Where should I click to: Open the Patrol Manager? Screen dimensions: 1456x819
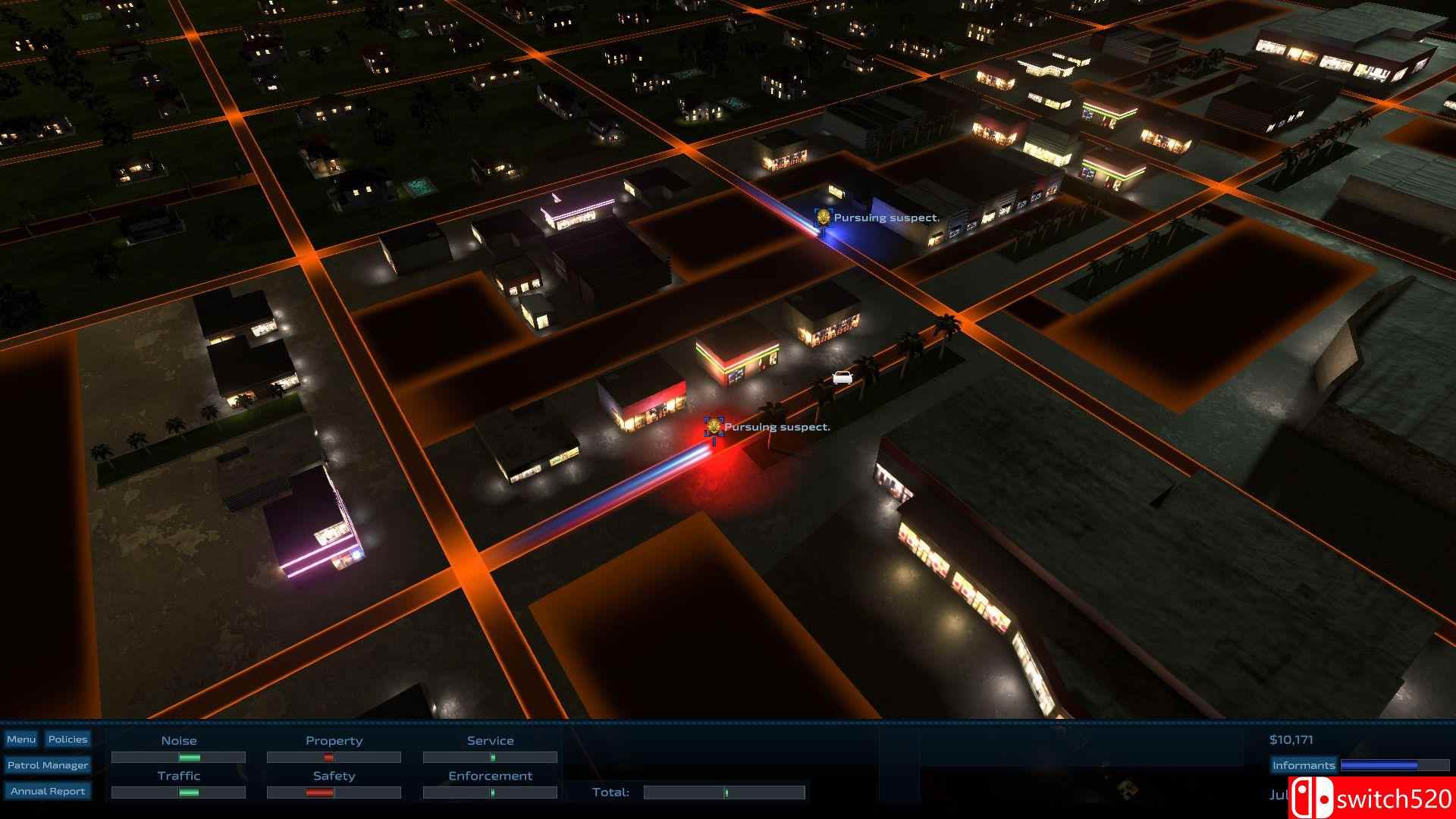coord(48,765)
